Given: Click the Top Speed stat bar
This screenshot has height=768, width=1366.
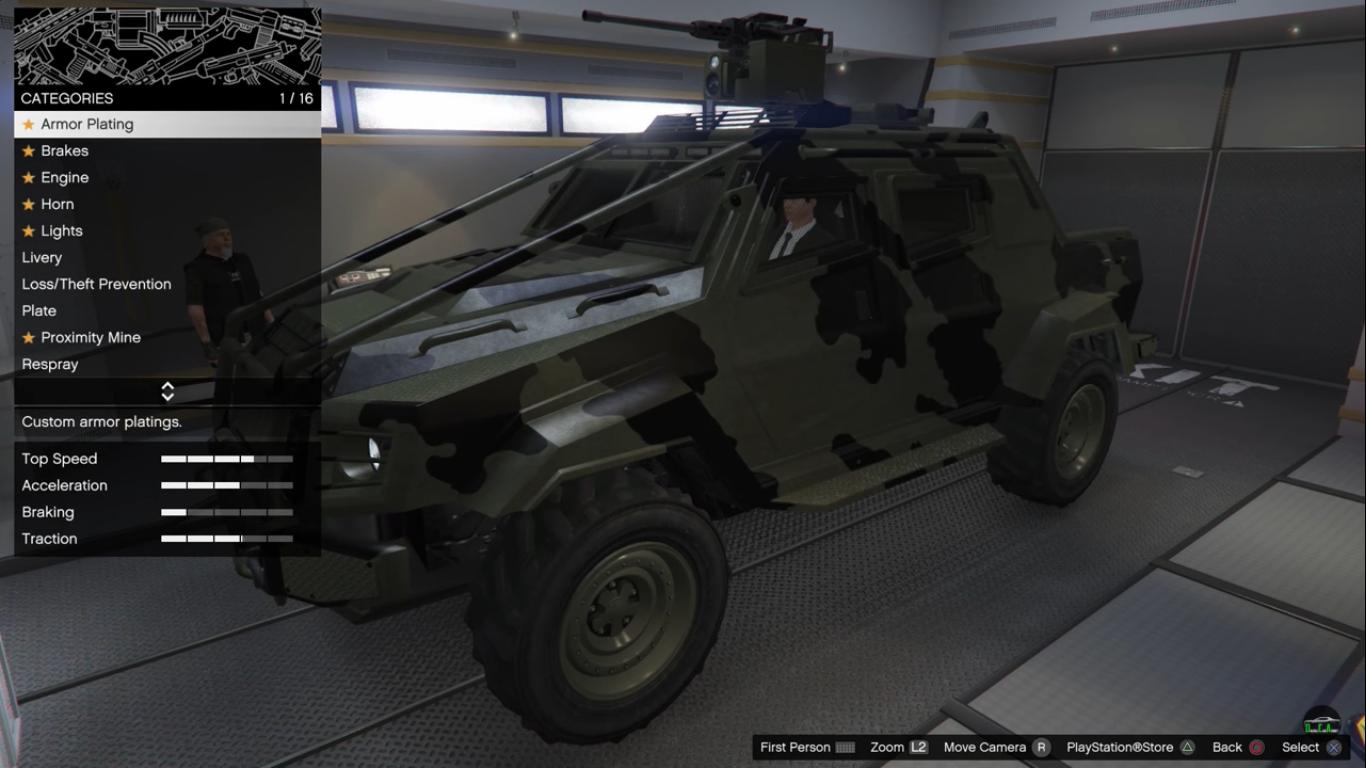Looking at the screenshot, I should point(228,459).
